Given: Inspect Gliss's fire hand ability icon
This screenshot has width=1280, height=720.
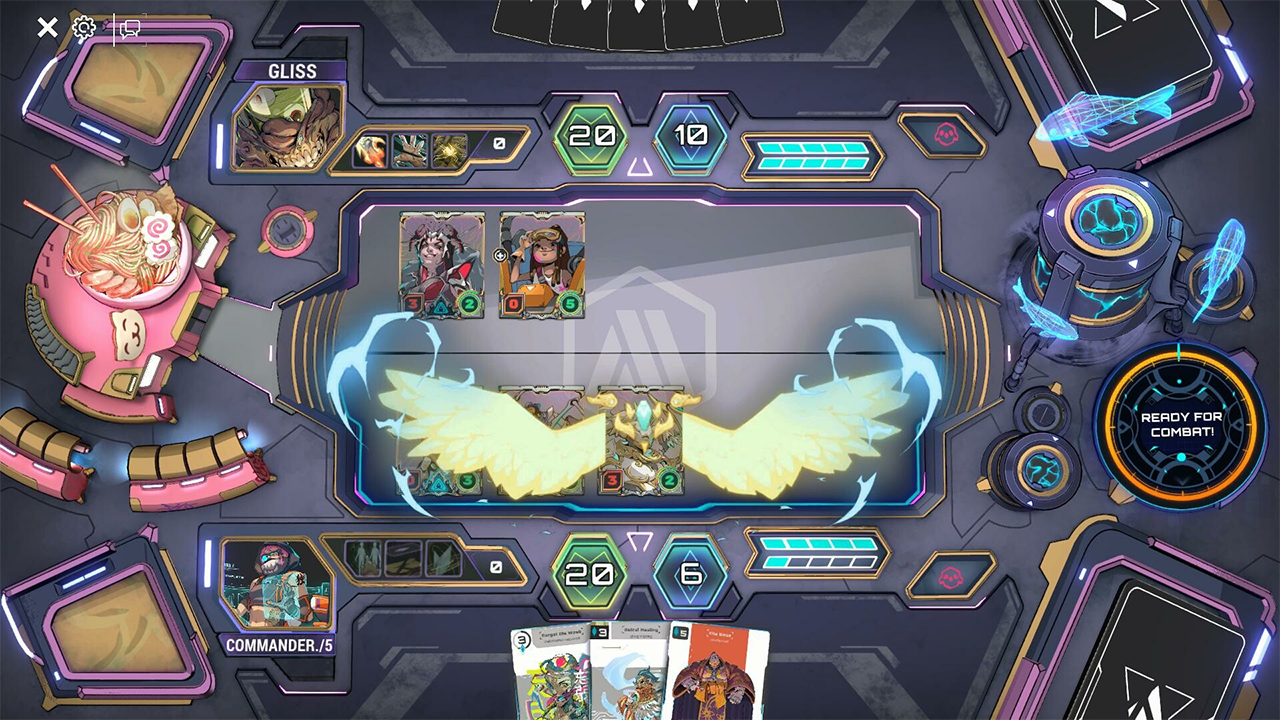Looking at the screenshot, I should (x=370, y=150).
